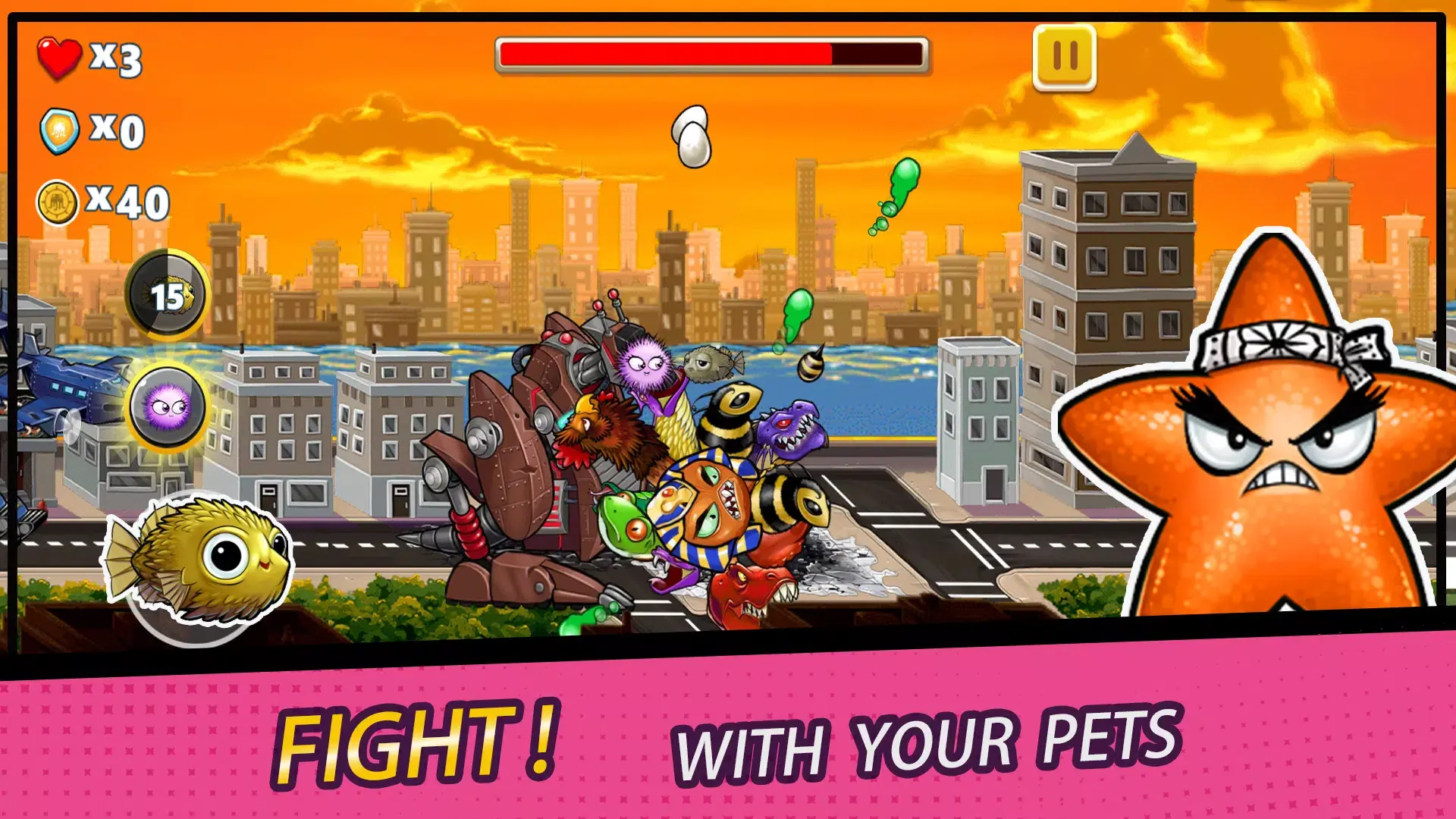Pause the game with the yellow button
The image size is (1456, 819).
pos(1064,57)
